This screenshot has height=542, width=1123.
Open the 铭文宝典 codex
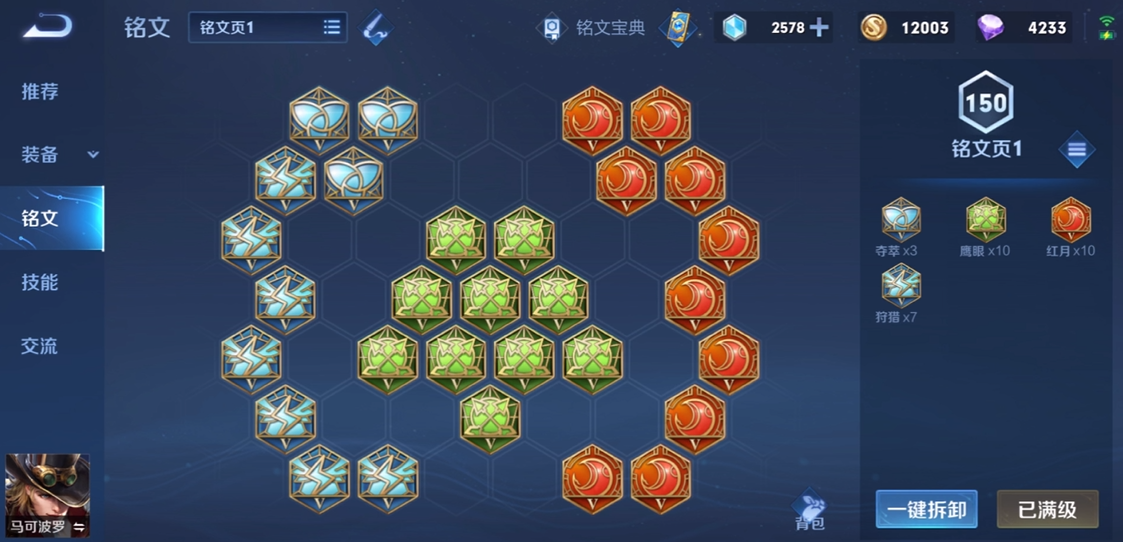point(594,27)
